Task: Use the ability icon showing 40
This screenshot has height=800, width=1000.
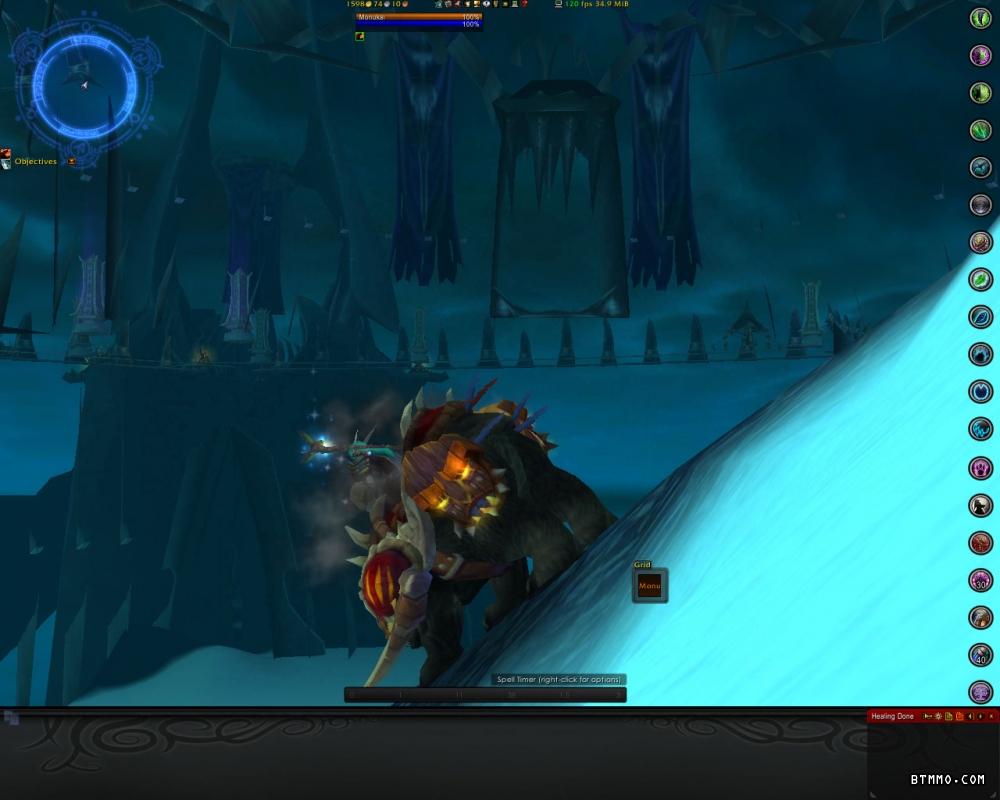Action: (x=980, y=655)
